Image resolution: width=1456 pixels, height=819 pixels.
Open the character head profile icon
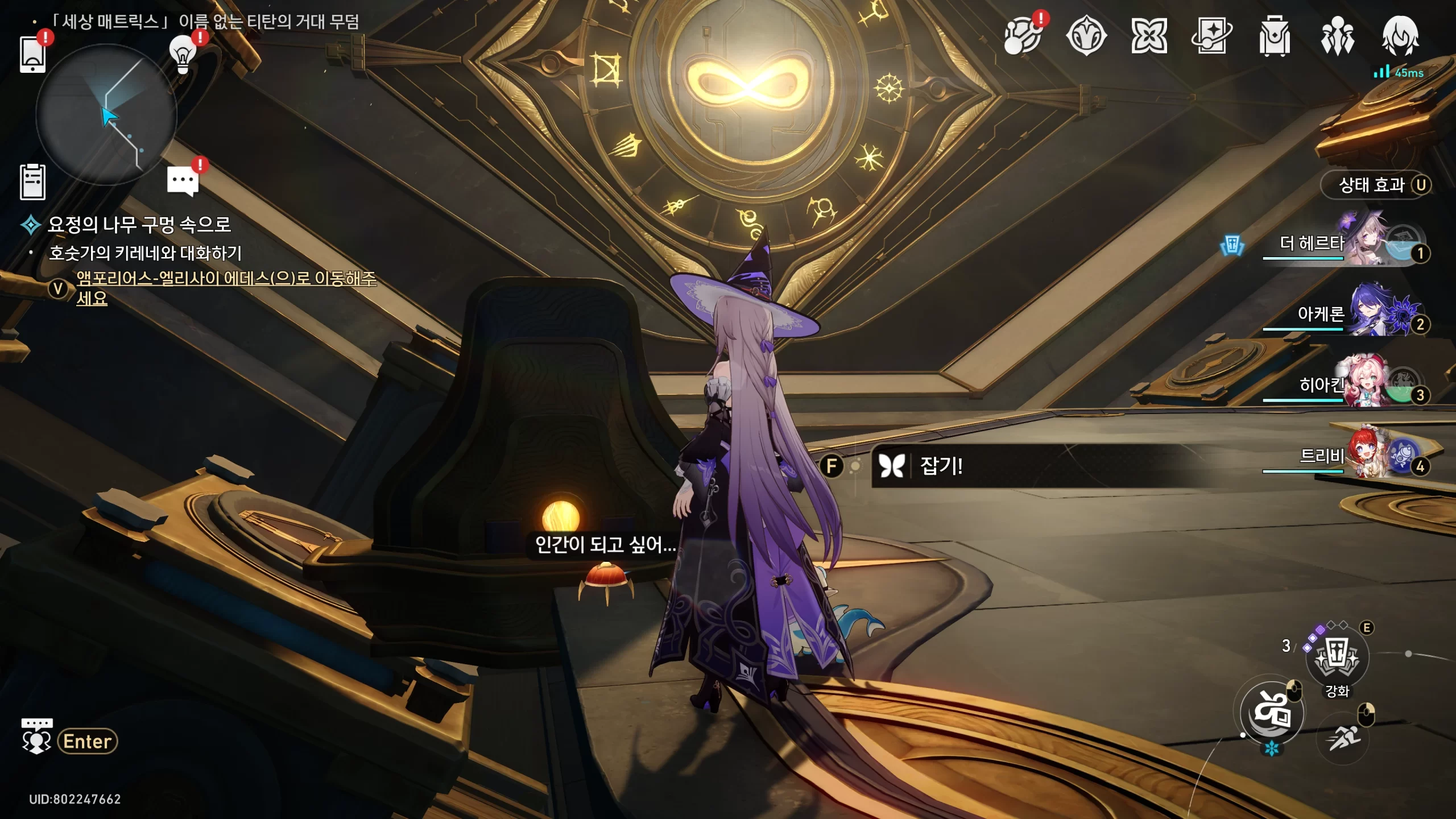point(1400,36)
